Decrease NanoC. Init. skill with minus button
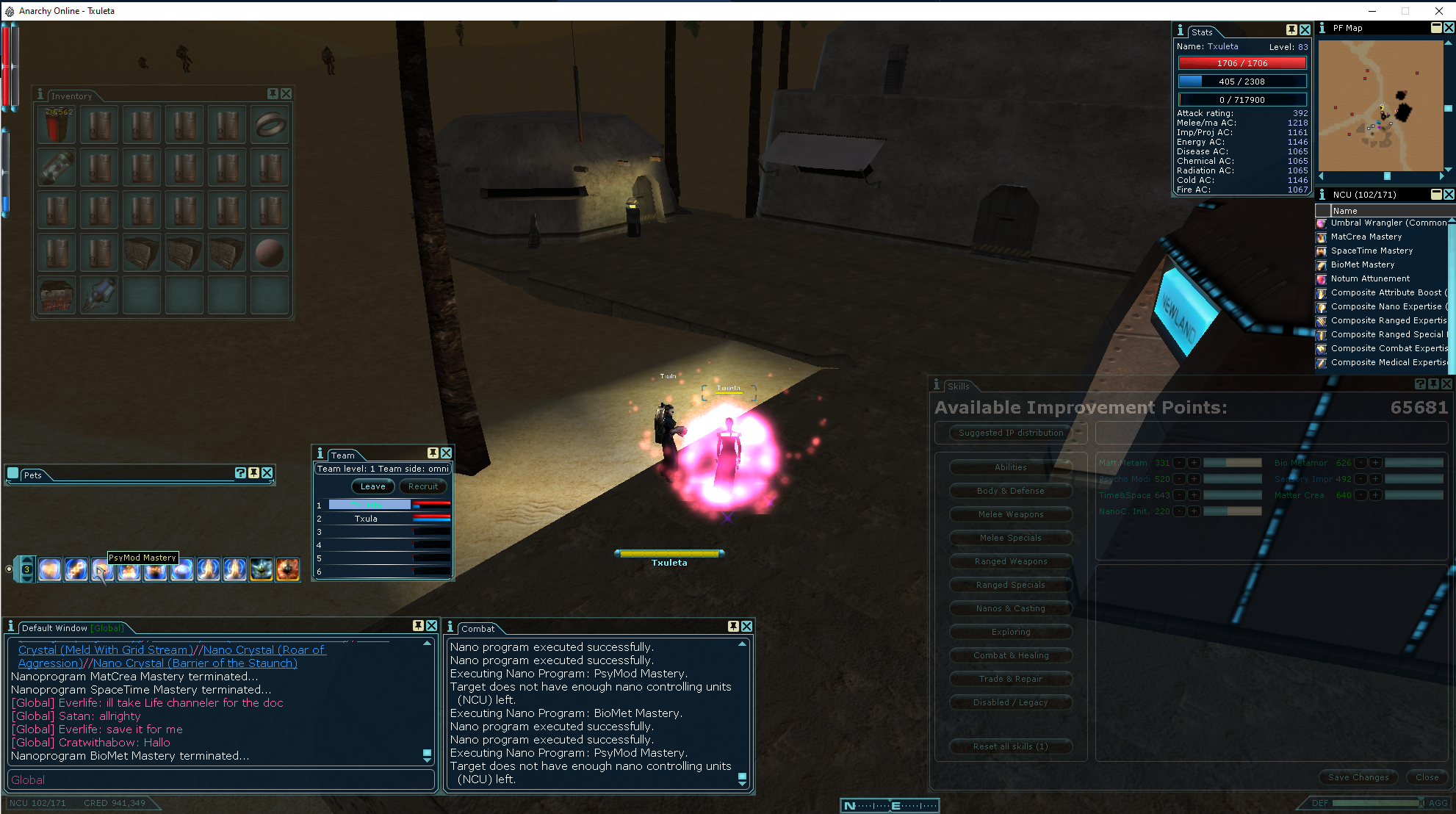Viewport: 1456px width, 814px height. click(x=1180, y=511)
